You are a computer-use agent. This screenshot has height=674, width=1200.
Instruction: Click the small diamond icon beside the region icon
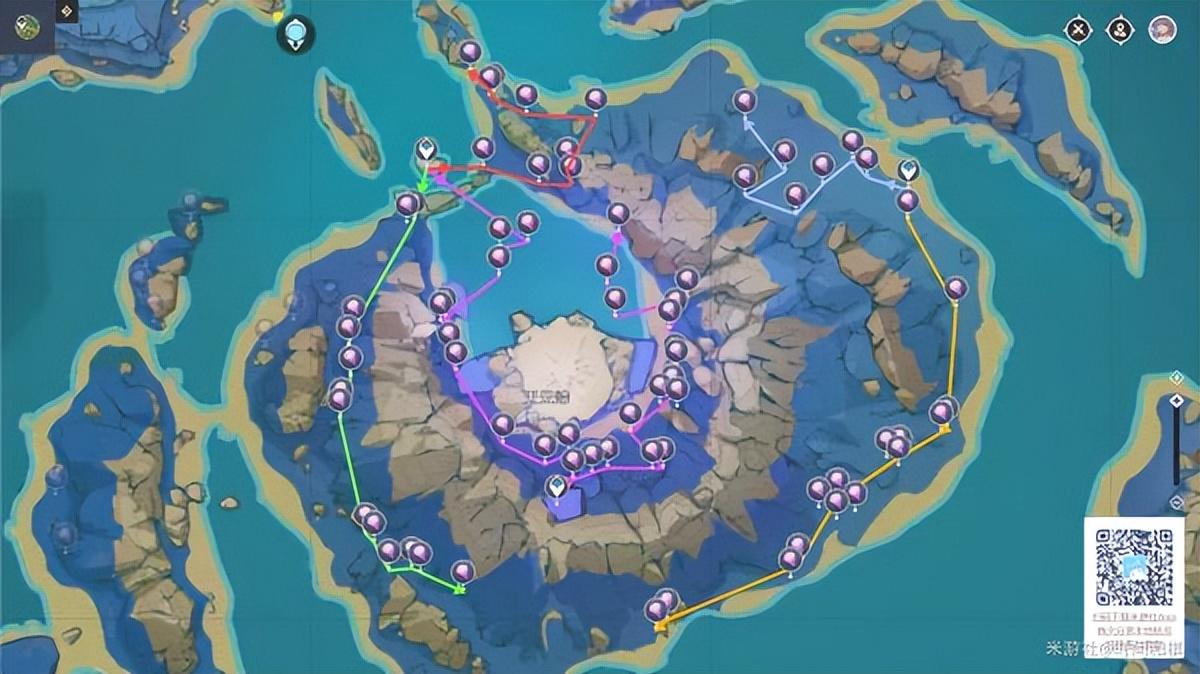67,12
